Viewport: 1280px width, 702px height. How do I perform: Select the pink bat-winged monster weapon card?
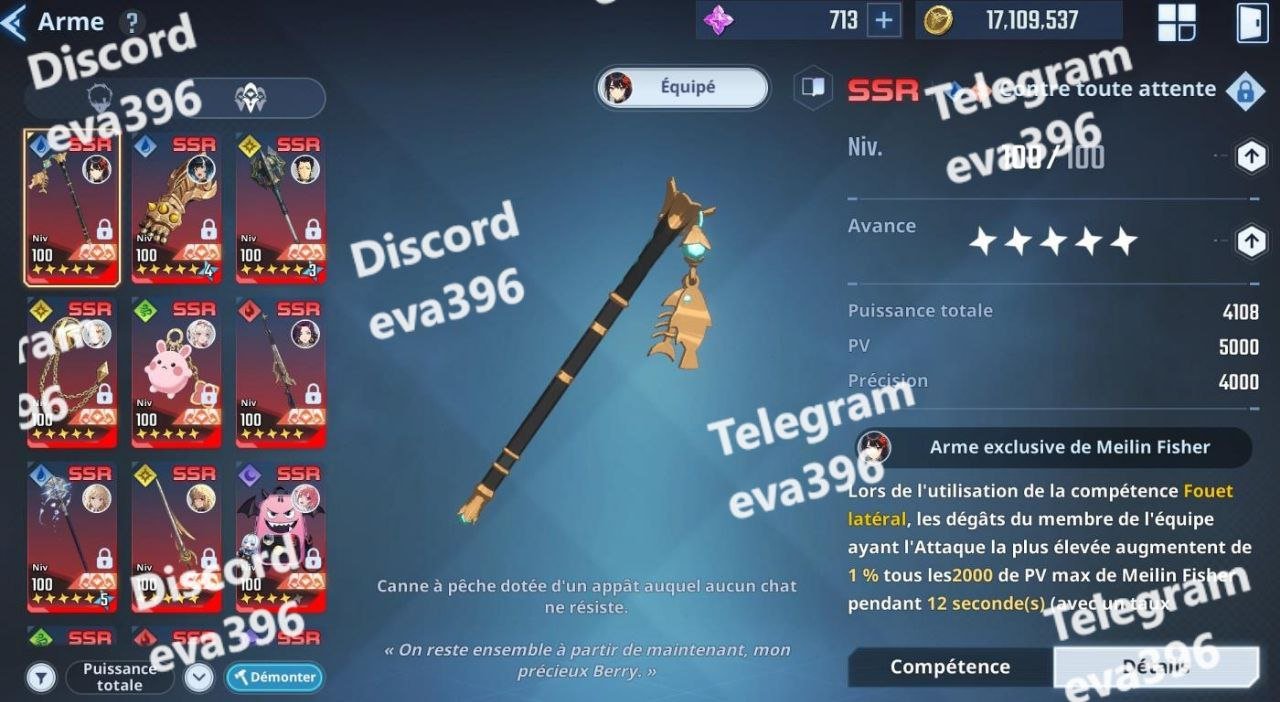click(x=280, y=536)
